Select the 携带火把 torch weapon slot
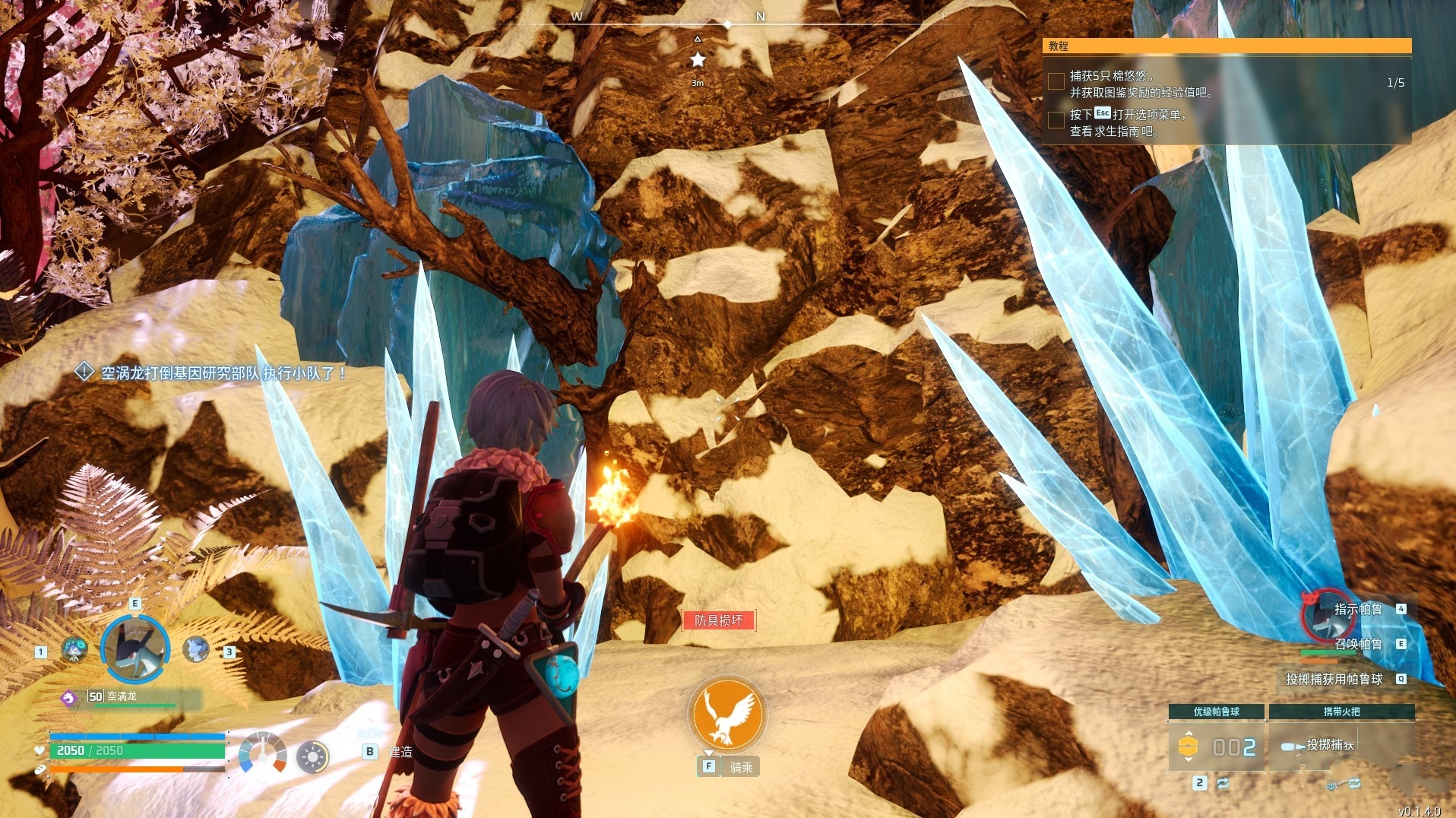The width and height of the screenshot is (1456, 818). coord(1341,747)
